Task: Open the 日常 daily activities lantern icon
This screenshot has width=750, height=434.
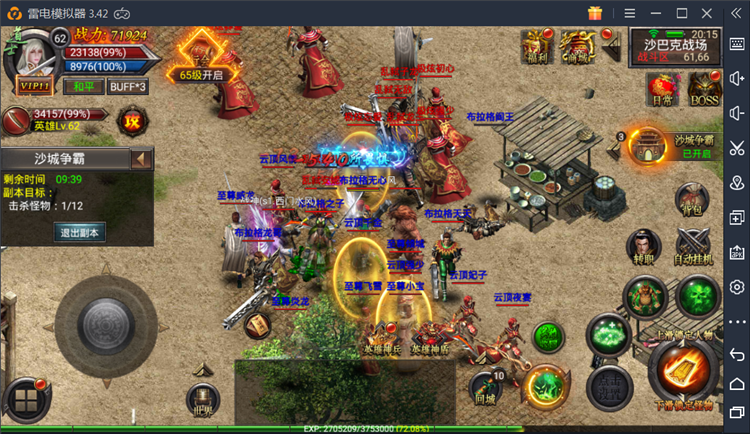Action: pyautogui.click(x=661, y=86)
